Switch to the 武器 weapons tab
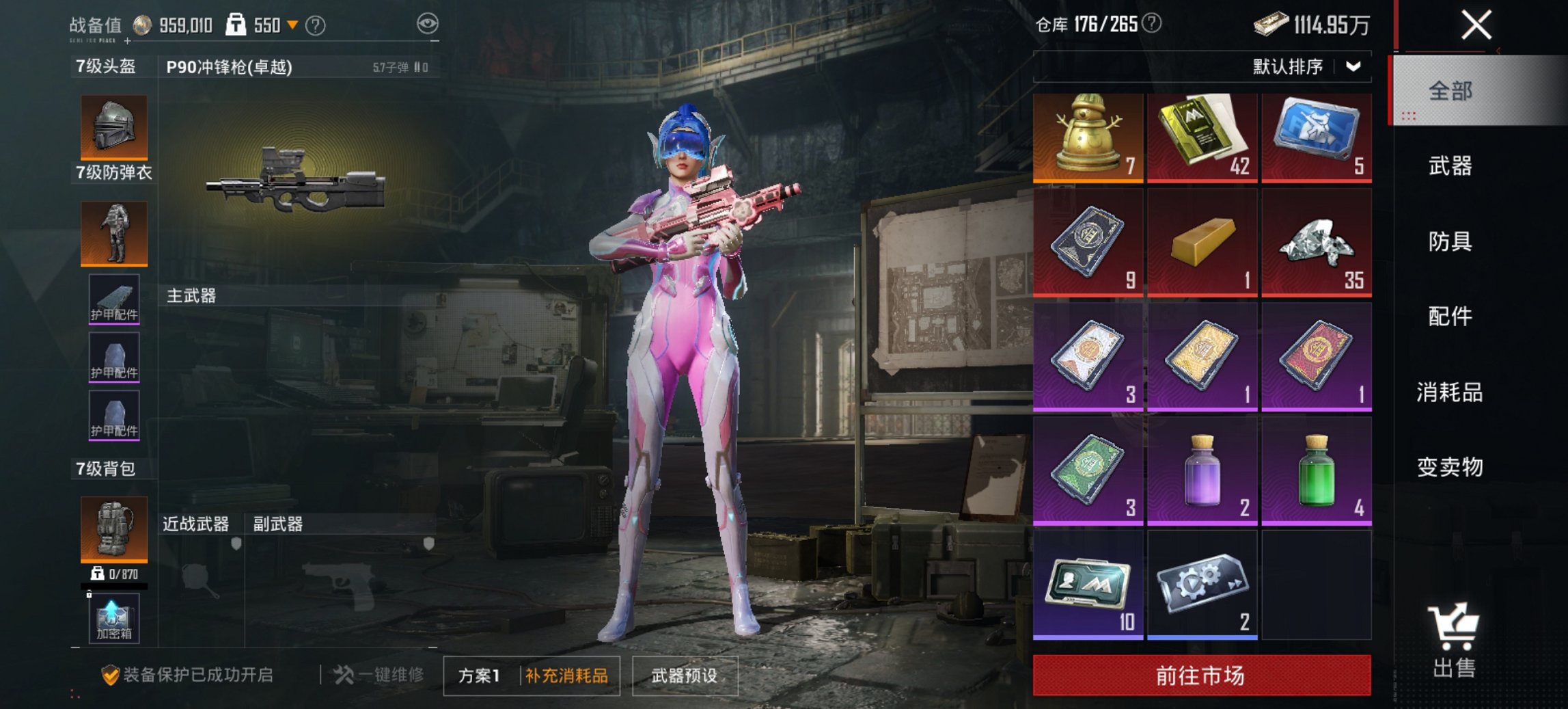The height and width of the screenshot is (709, 1568). [1450, 166]
